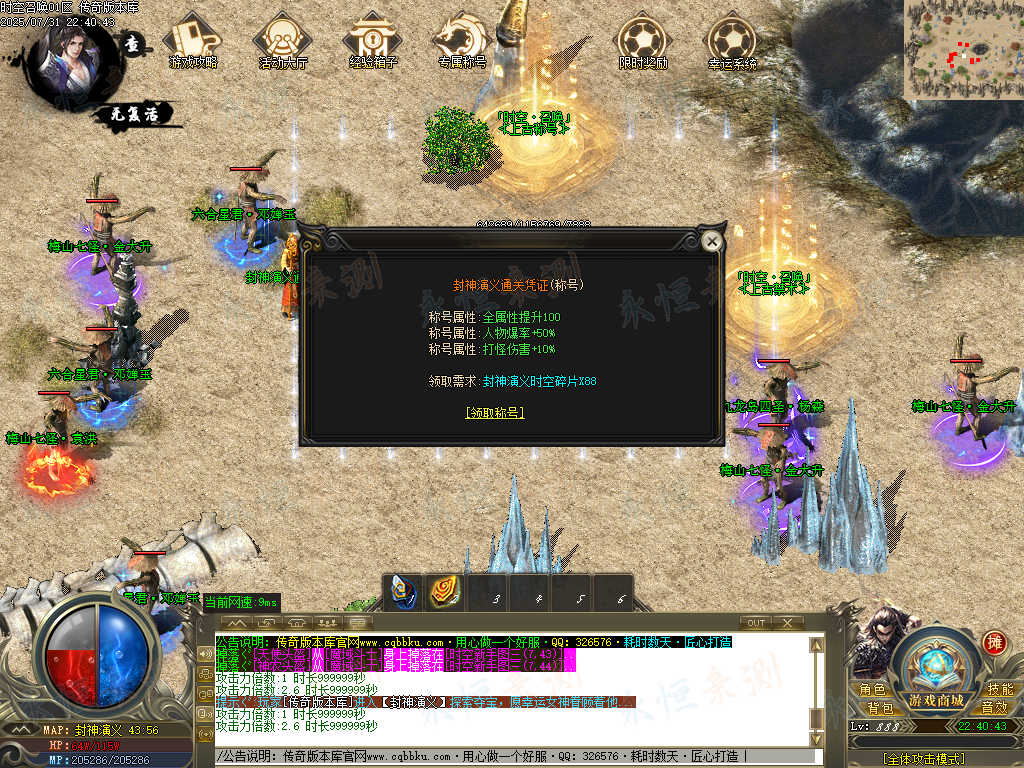The height and width of the screenshot is (768, 1024).
Task: Open the 活动大厅 activity hall
Action: [x=283, y=40]
